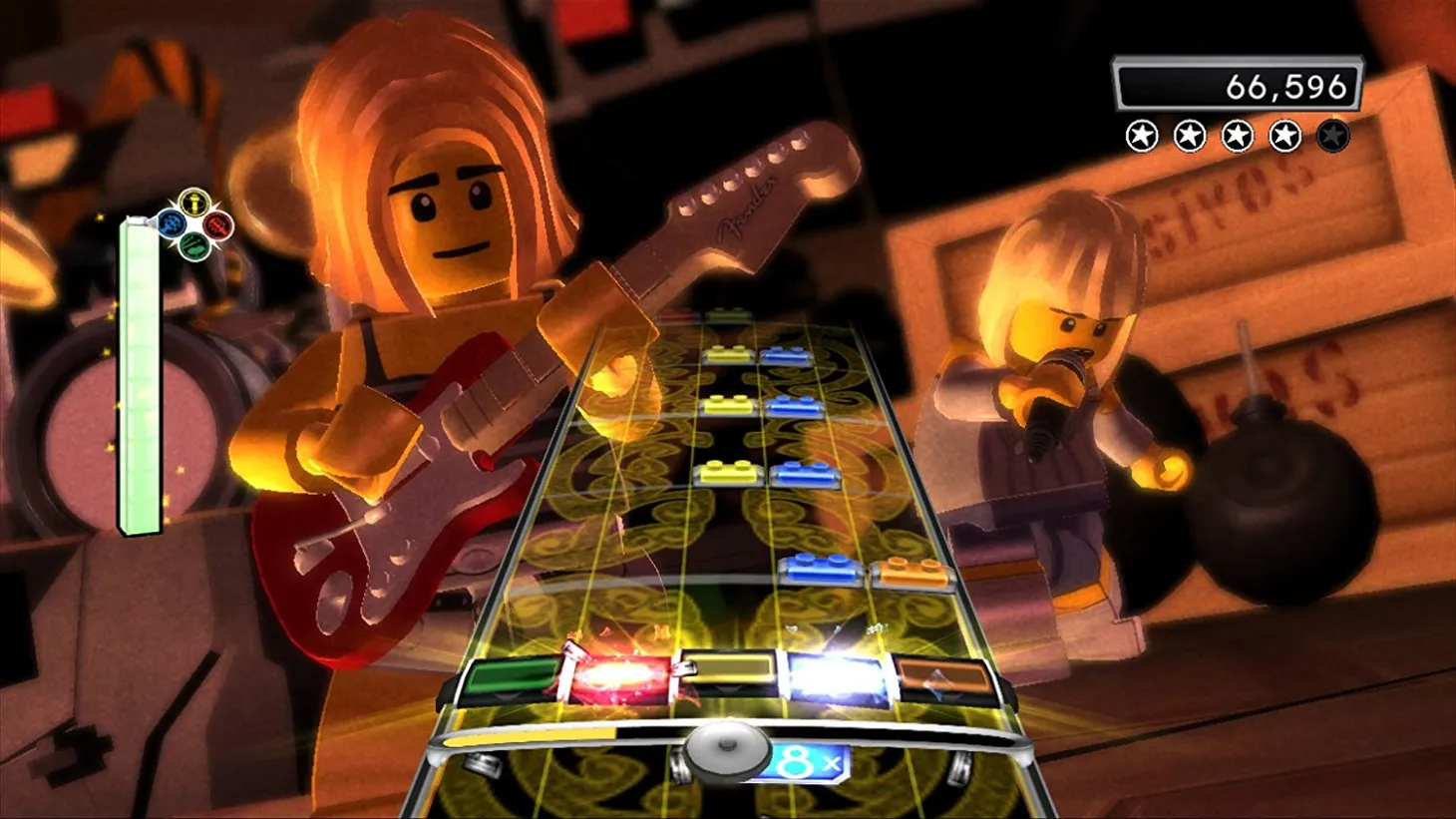Select the blue drums instrument icon
Screen dimensions: 1456x819
coord(173,224)
